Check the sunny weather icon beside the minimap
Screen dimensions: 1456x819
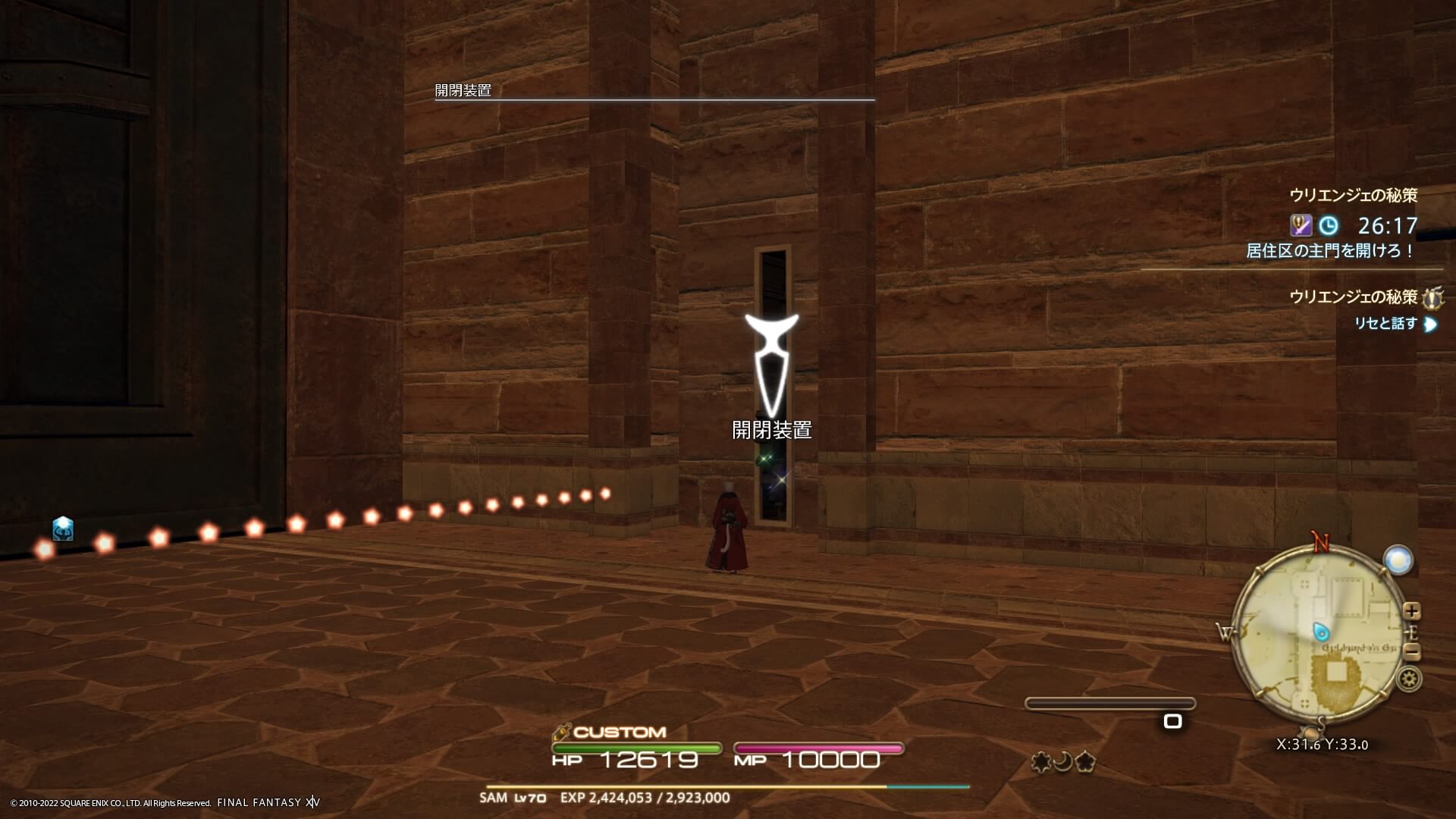point(1398,560)
